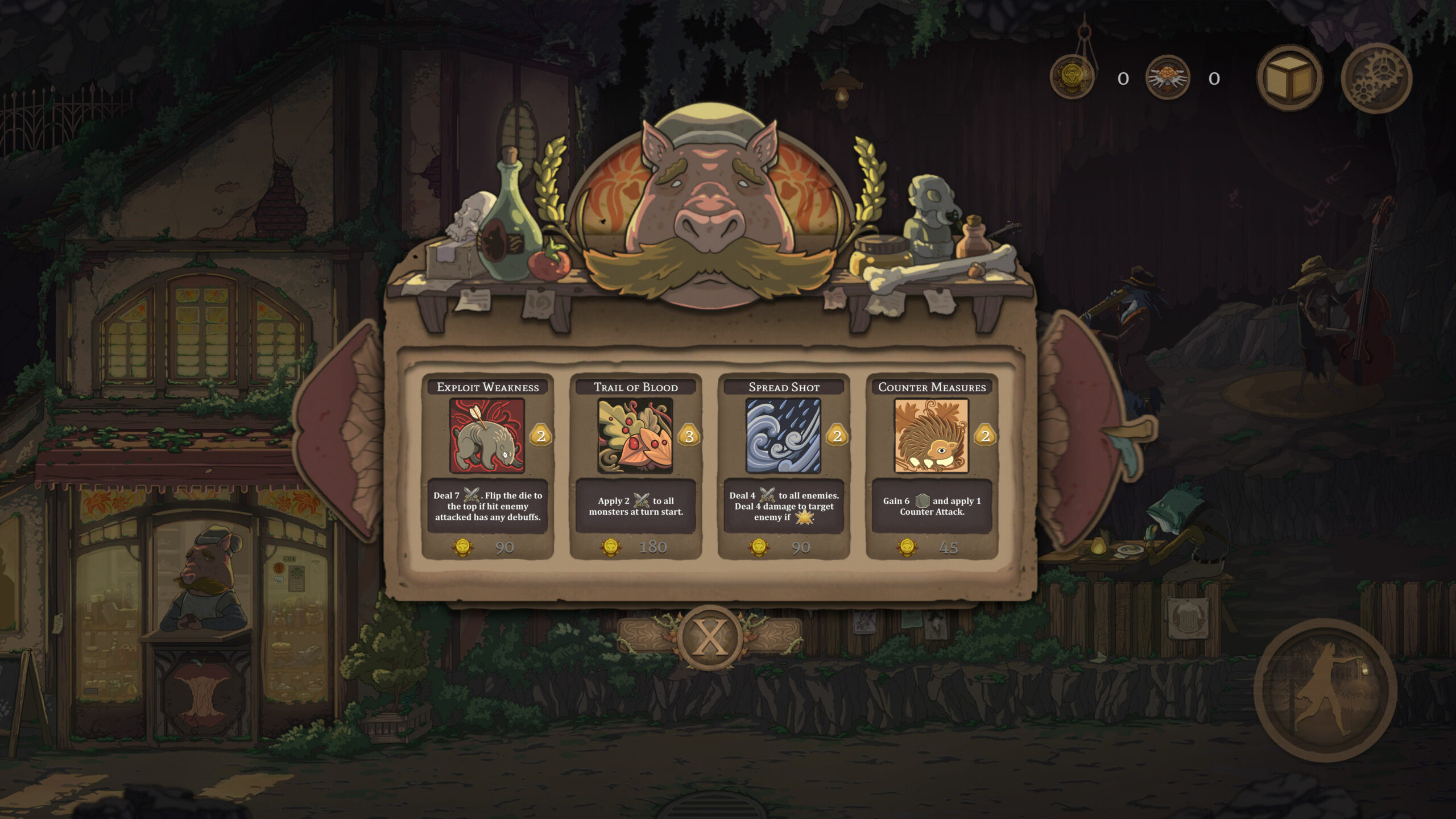Screen dimensions: 1456x819
Task: Select the Spread Shot card
Action: tap(783, 465)
